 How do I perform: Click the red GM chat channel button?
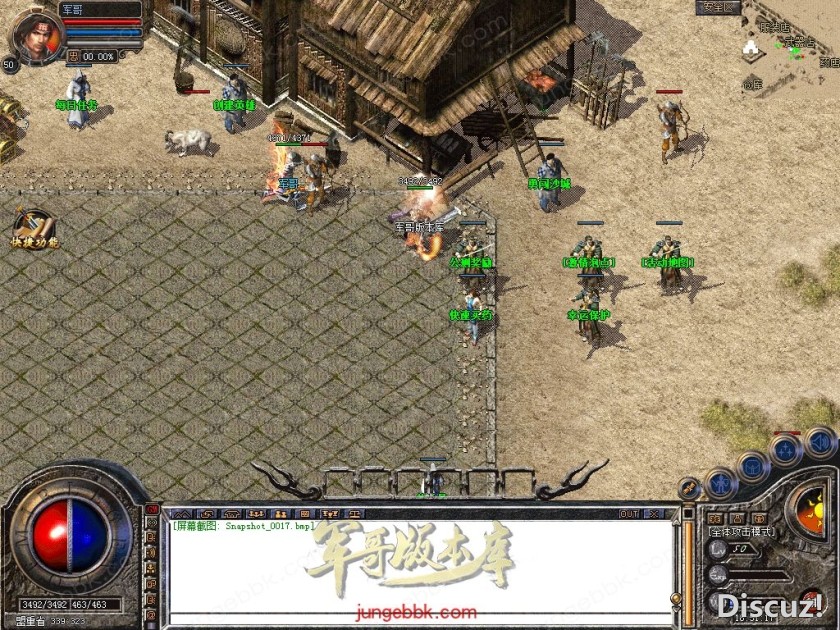click(153, 510)
